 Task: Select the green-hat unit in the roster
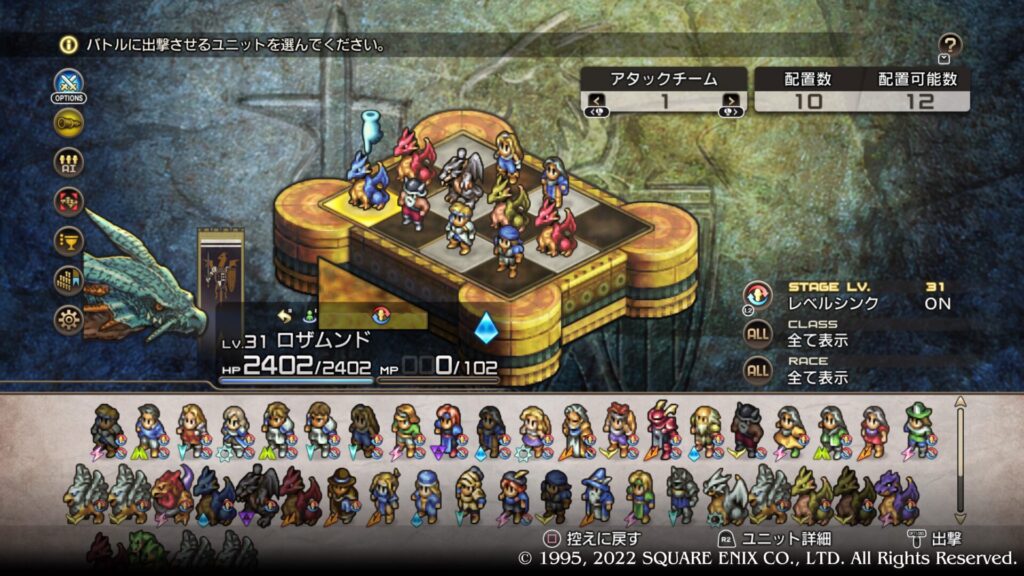click(x=918, y=428)
